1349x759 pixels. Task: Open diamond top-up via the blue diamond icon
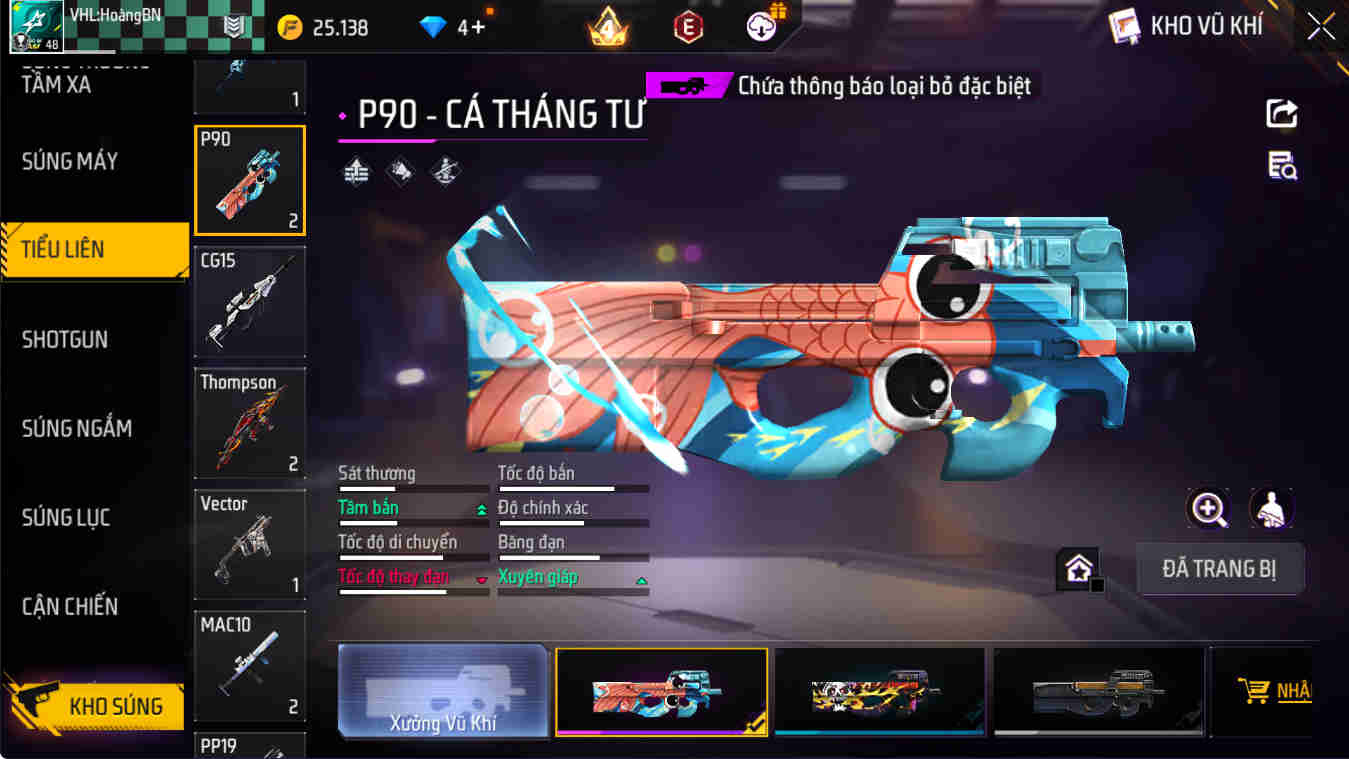433,27
